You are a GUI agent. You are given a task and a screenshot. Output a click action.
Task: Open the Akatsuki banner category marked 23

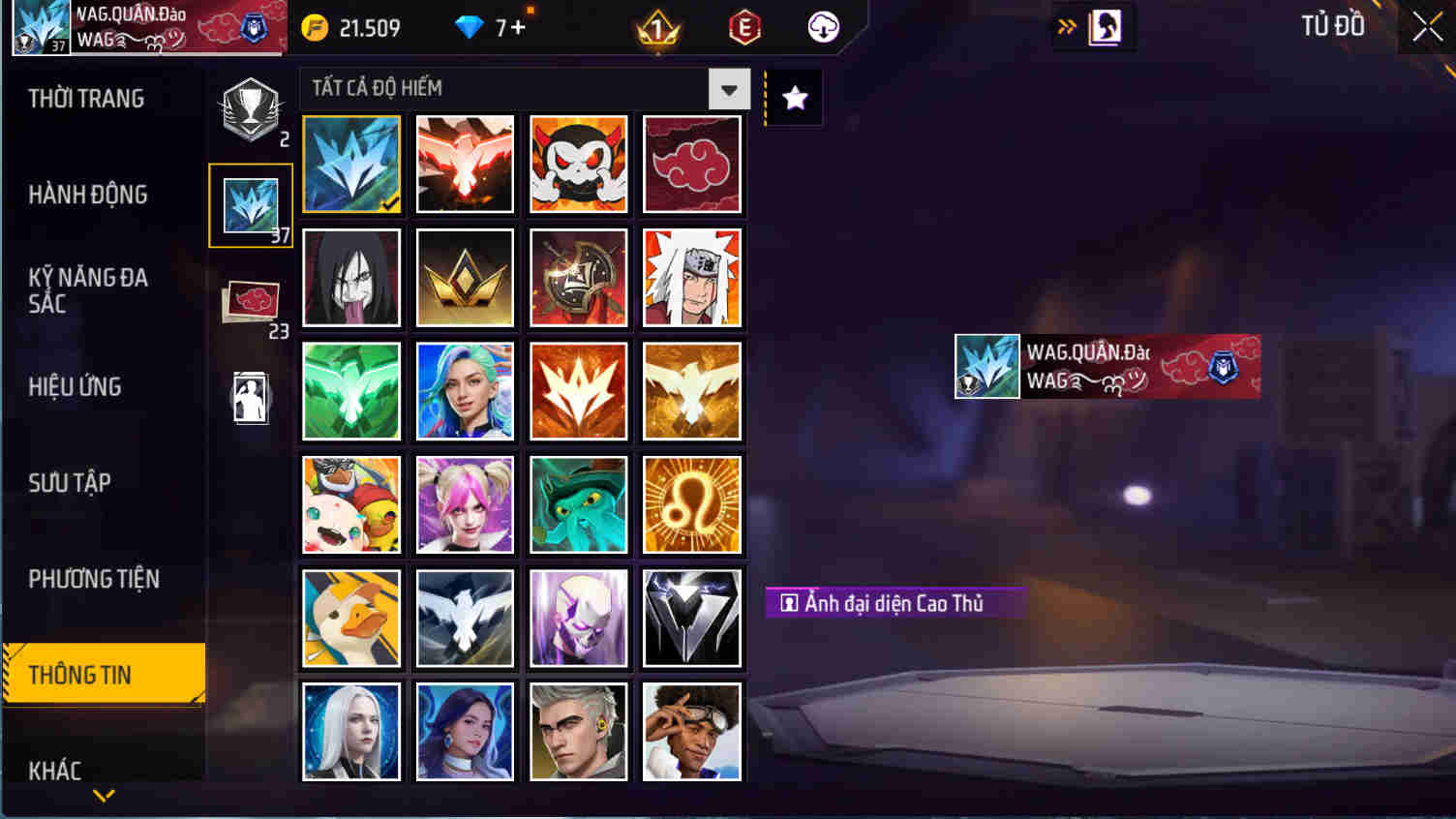click(251, 300)
